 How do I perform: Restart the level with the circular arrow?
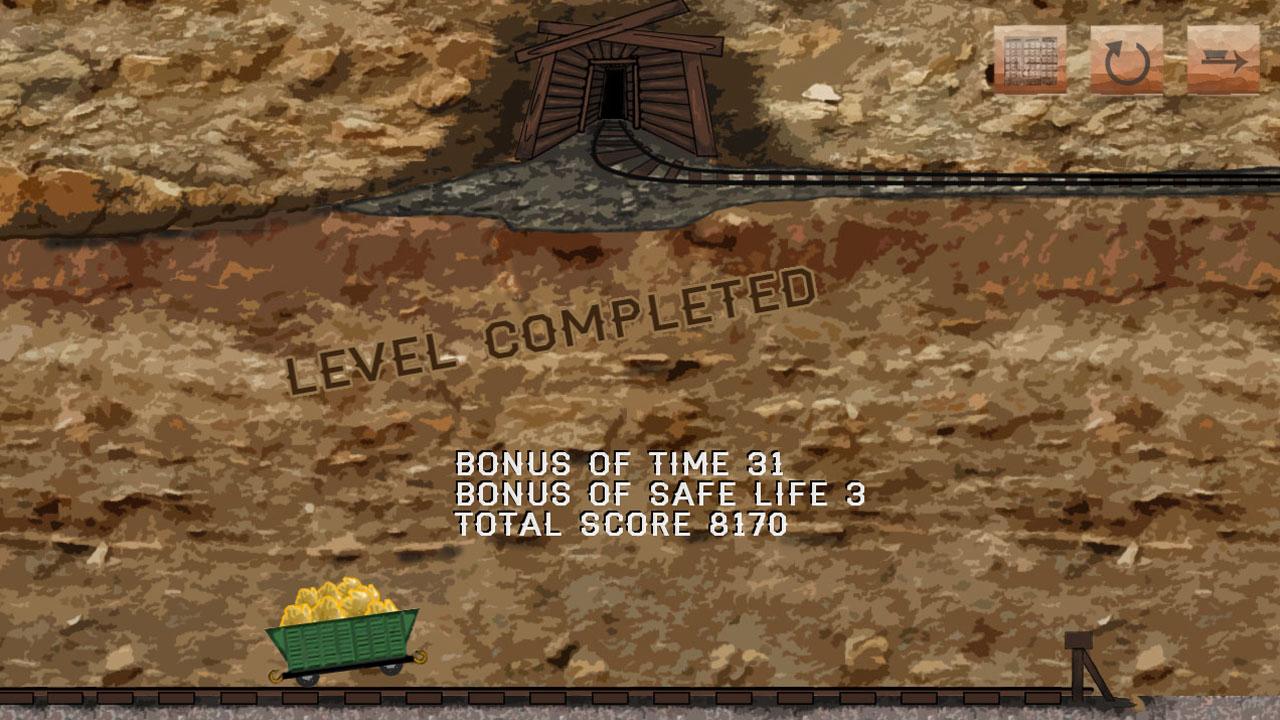(x=1126, y=59)
